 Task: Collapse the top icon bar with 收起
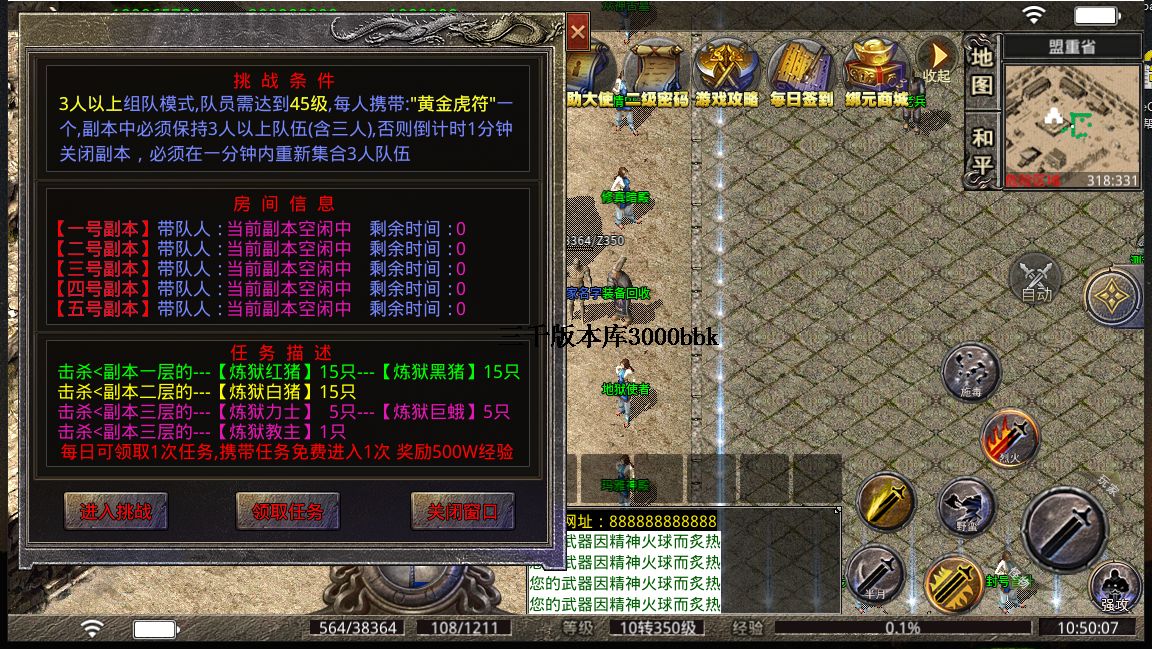click(x=937, y=60)
